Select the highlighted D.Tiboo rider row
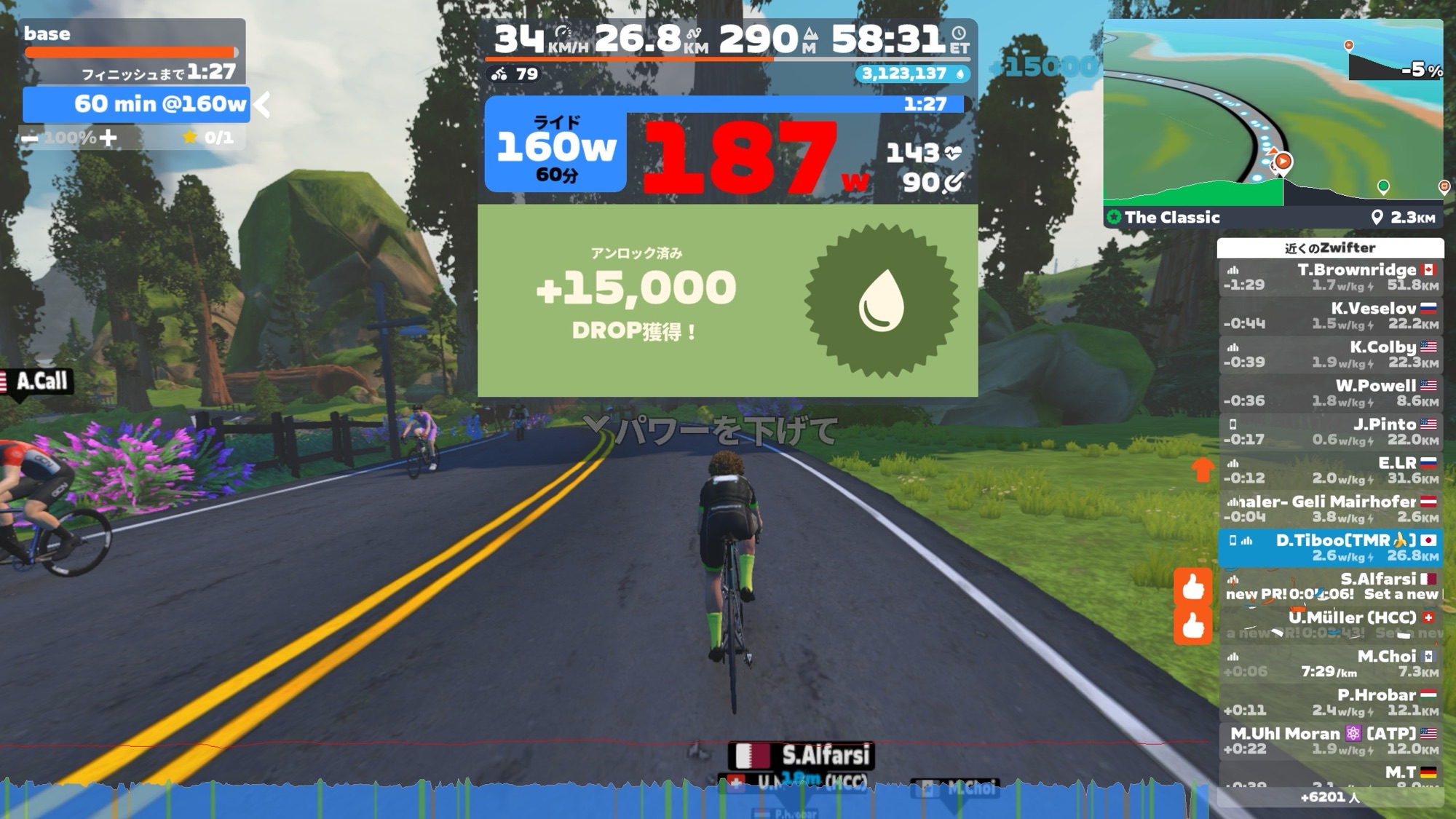Screen dimensions: 1456x819 (x=1331, y=547)
